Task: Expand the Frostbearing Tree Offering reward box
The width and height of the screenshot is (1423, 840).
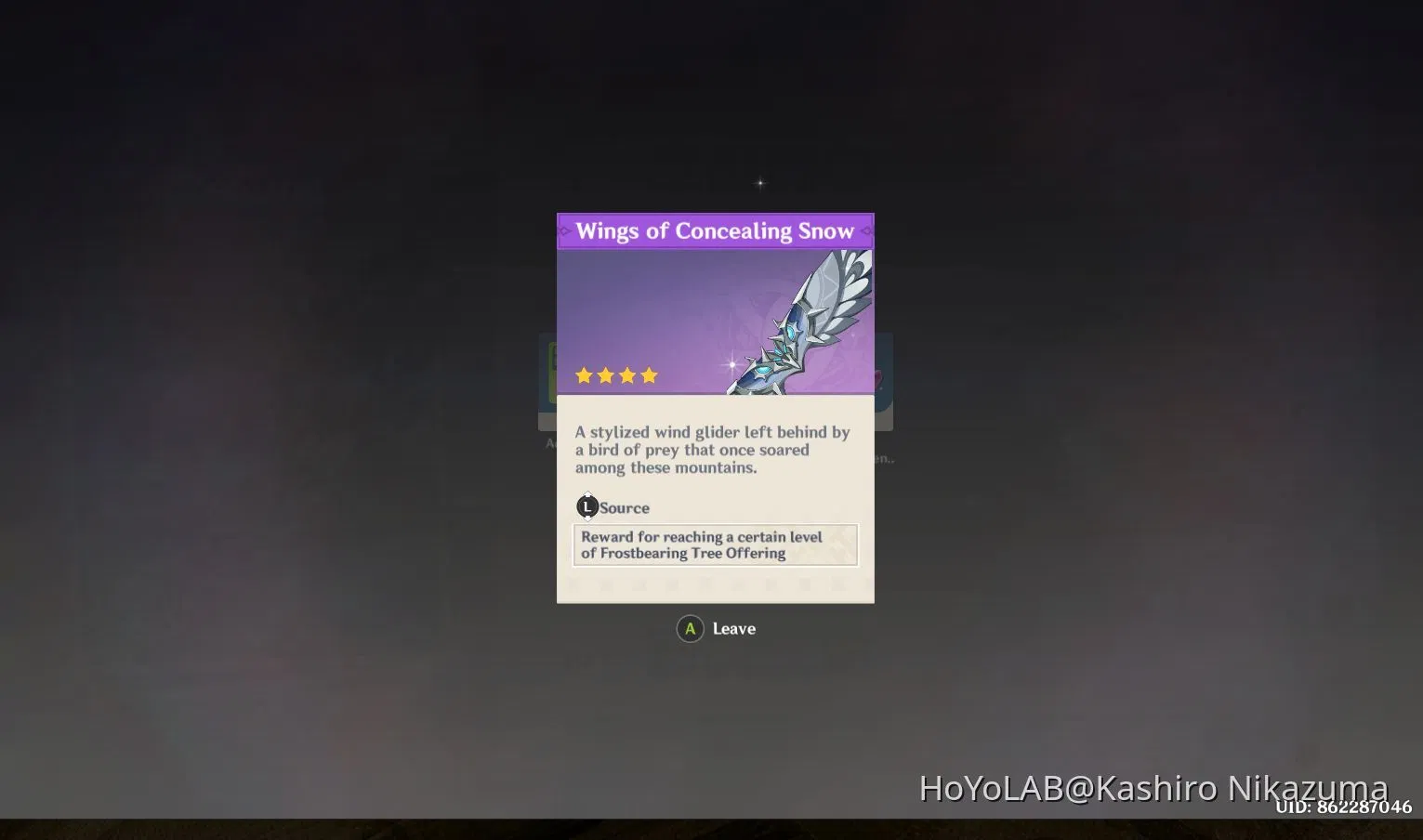Action: (x=715, y=545)
